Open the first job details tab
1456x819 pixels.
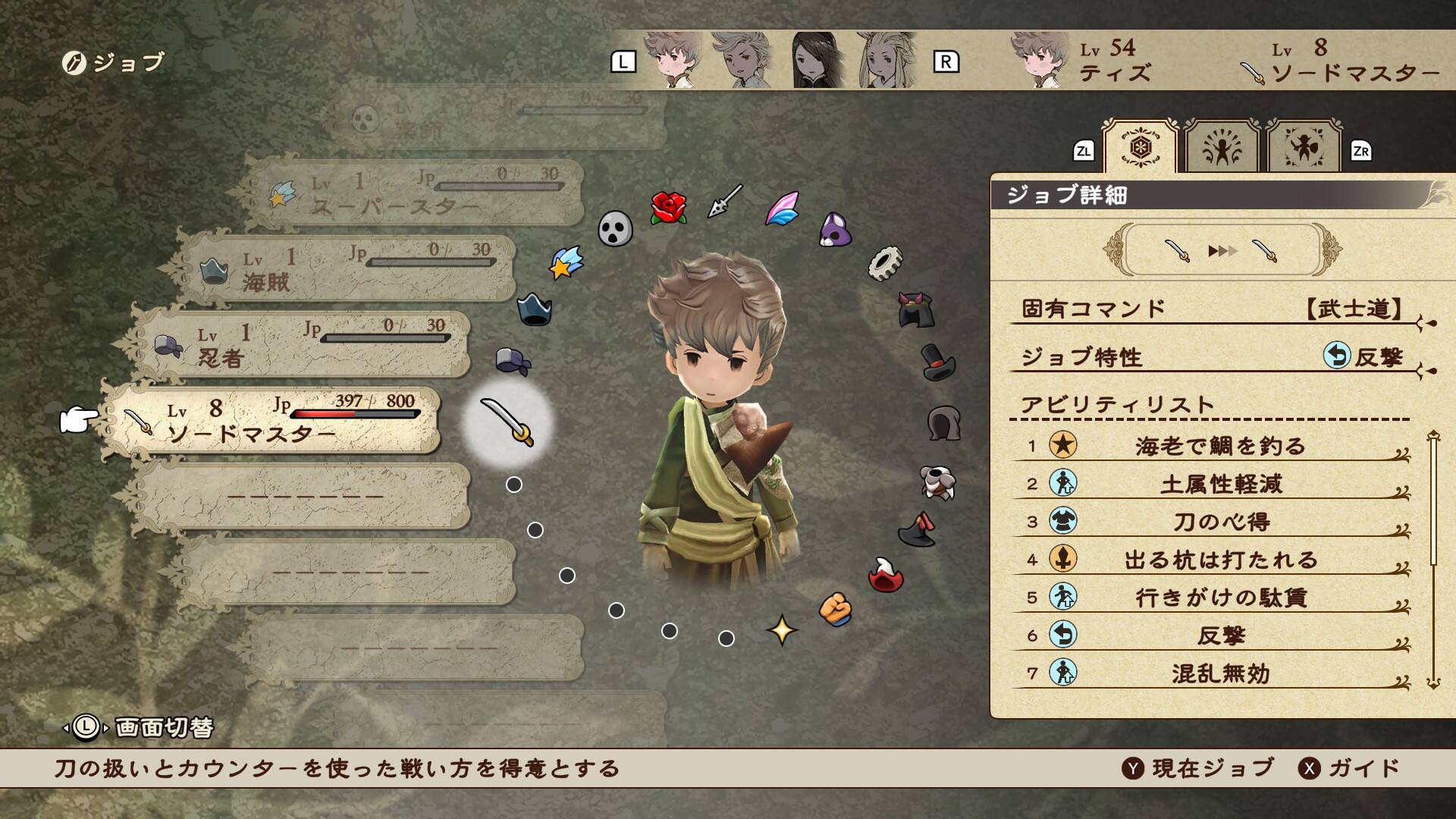coord(1140,147)
